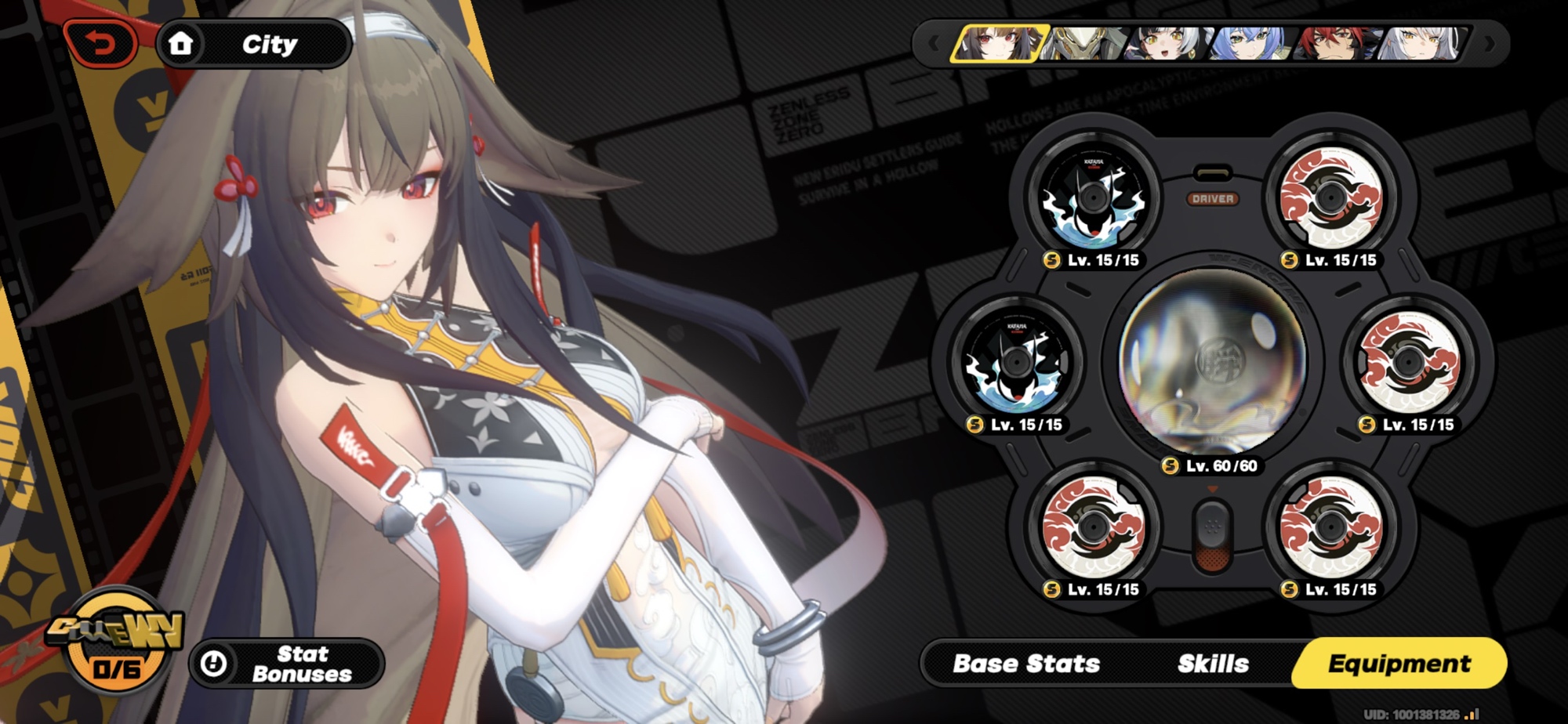Select the highlighted dark-haired, red-eyed character portrait

(x=999, y=44)
